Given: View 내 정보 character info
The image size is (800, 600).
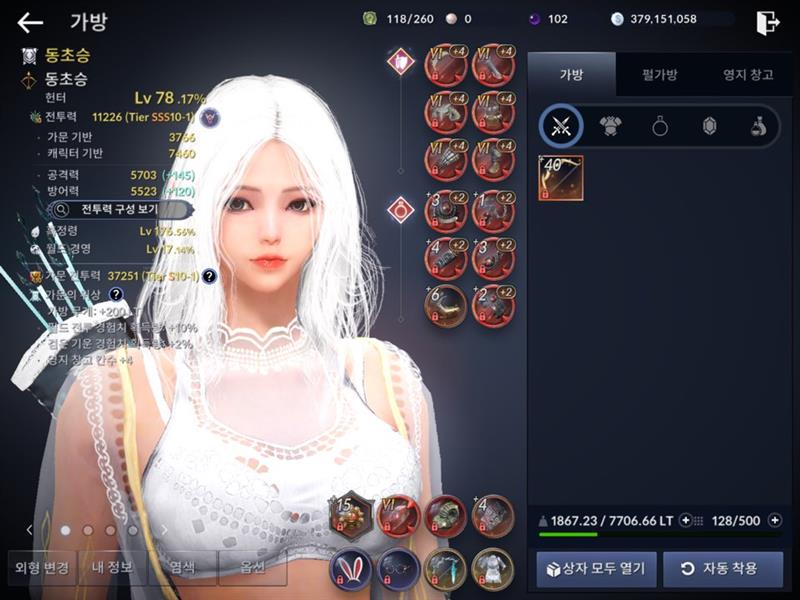Looking at the screenshot, I should [x=112, y=568].
